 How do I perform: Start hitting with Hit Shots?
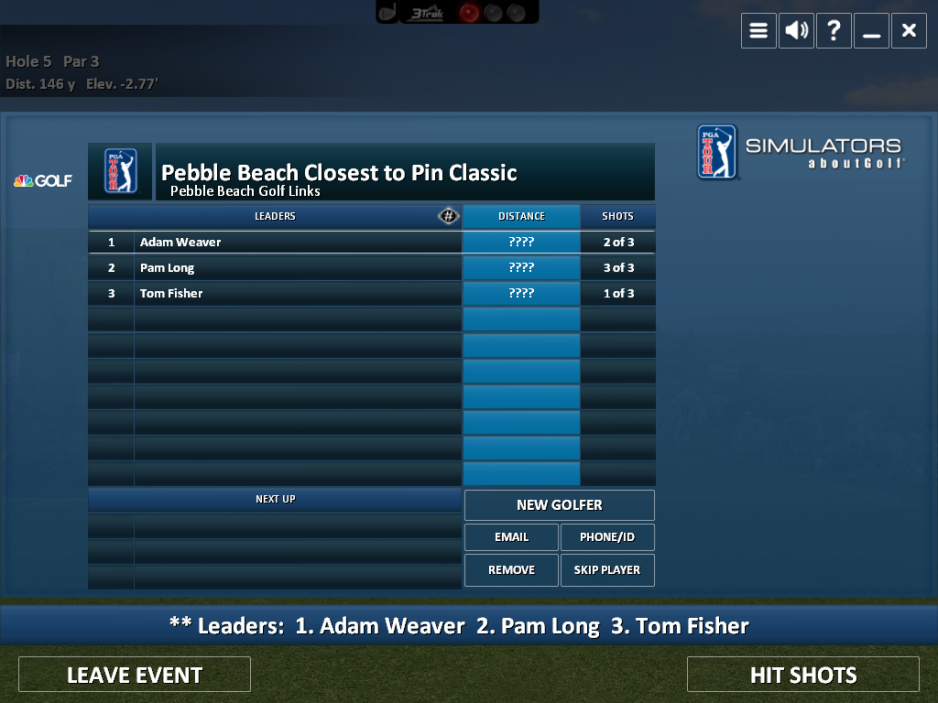point(803,675)
